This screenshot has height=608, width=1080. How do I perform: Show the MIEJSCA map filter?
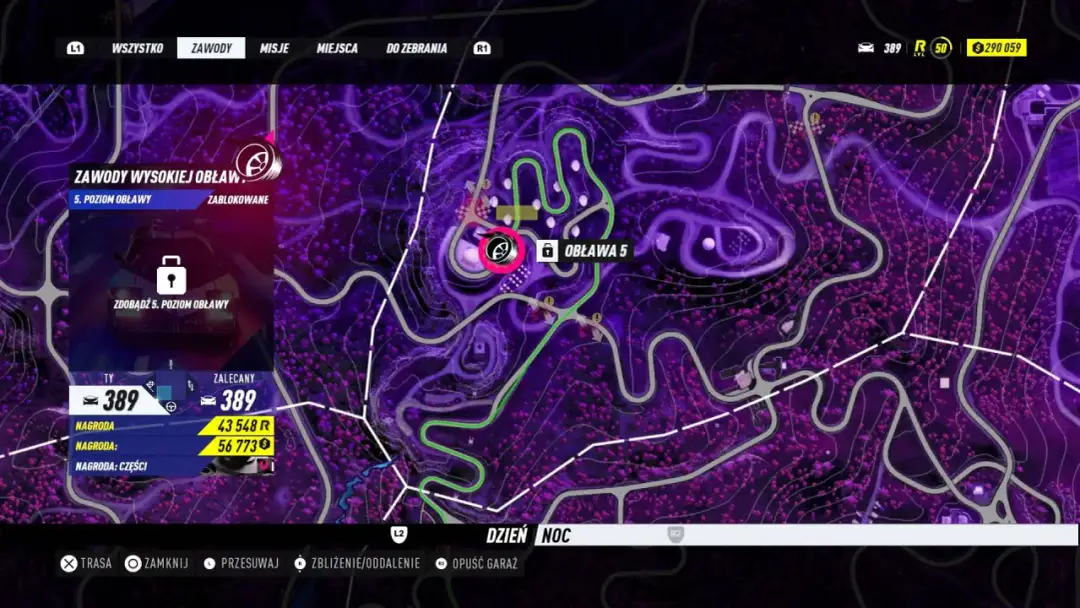coord(337,48)
